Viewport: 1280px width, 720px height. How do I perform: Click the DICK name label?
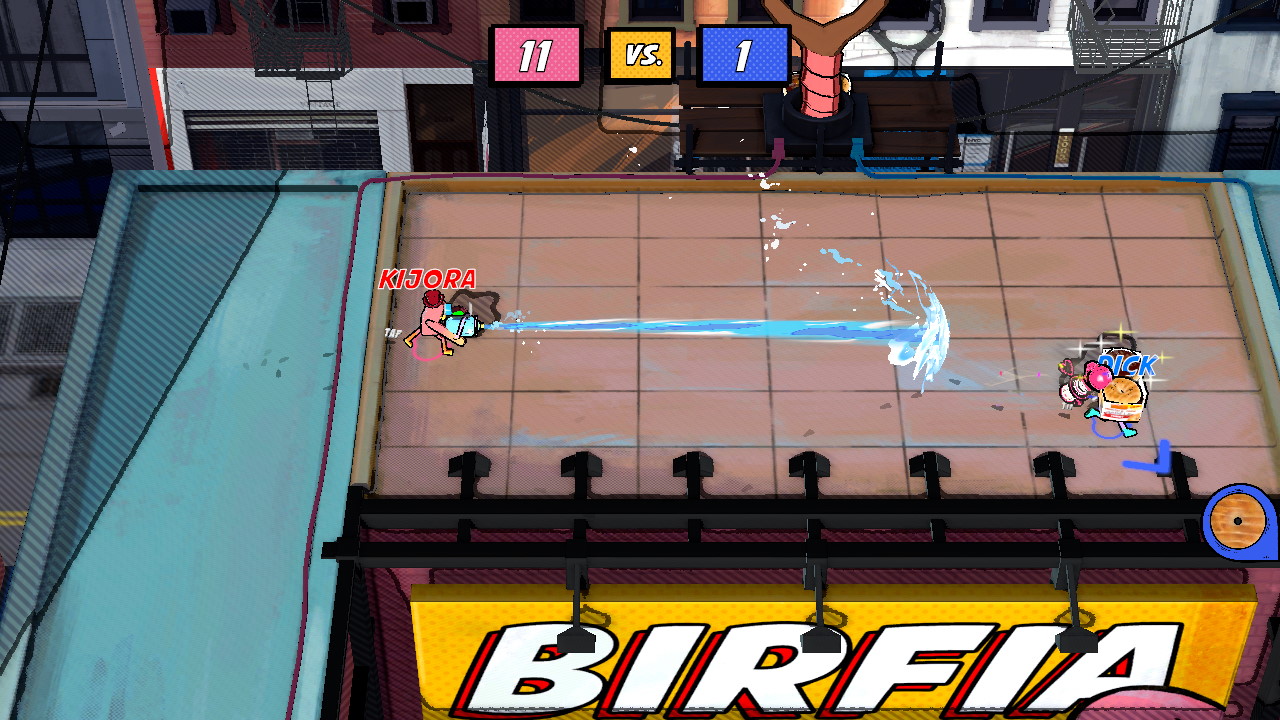coord(1129,364)
